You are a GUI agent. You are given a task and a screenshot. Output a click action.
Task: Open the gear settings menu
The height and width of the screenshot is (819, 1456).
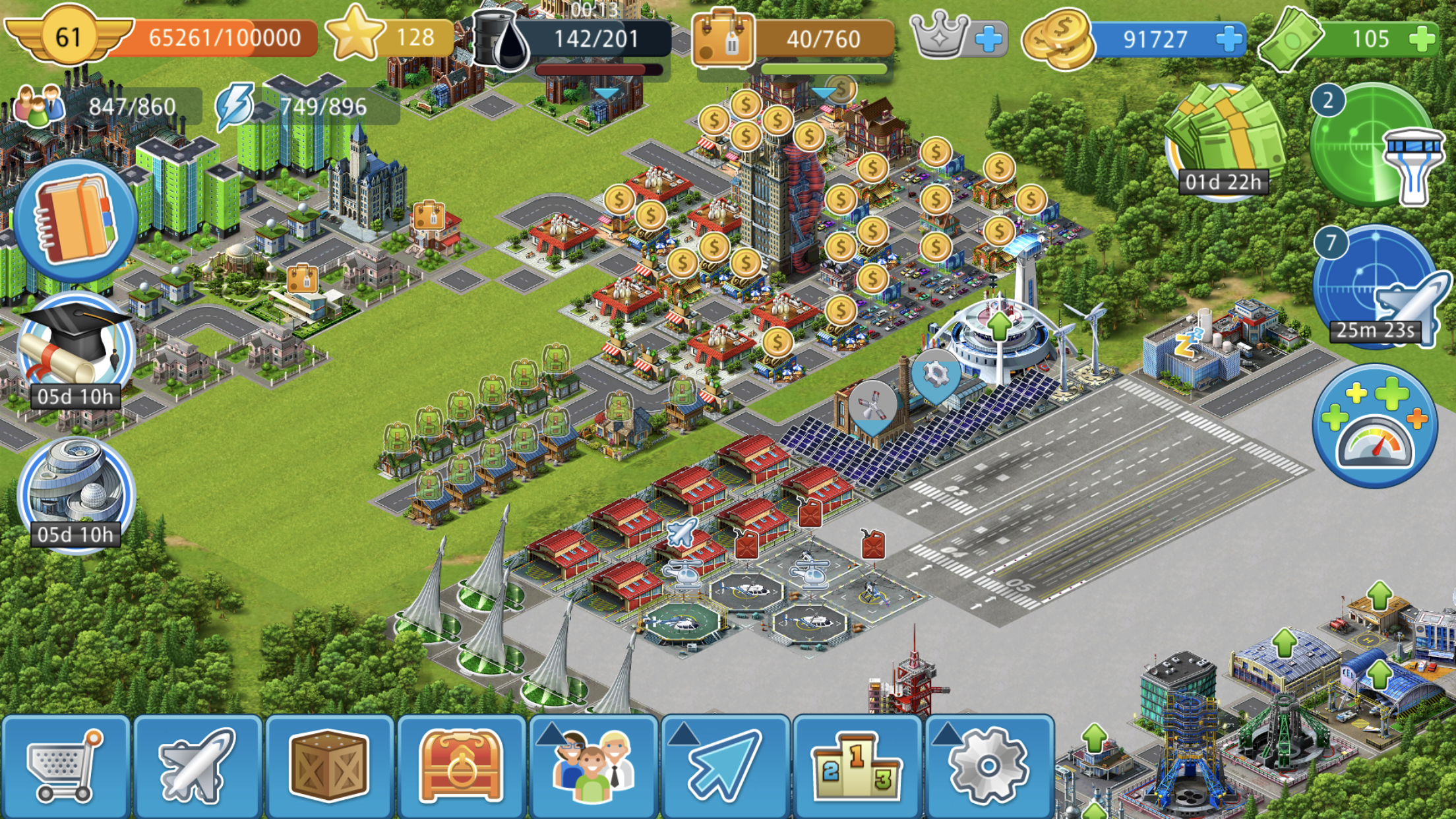[988, 766]
